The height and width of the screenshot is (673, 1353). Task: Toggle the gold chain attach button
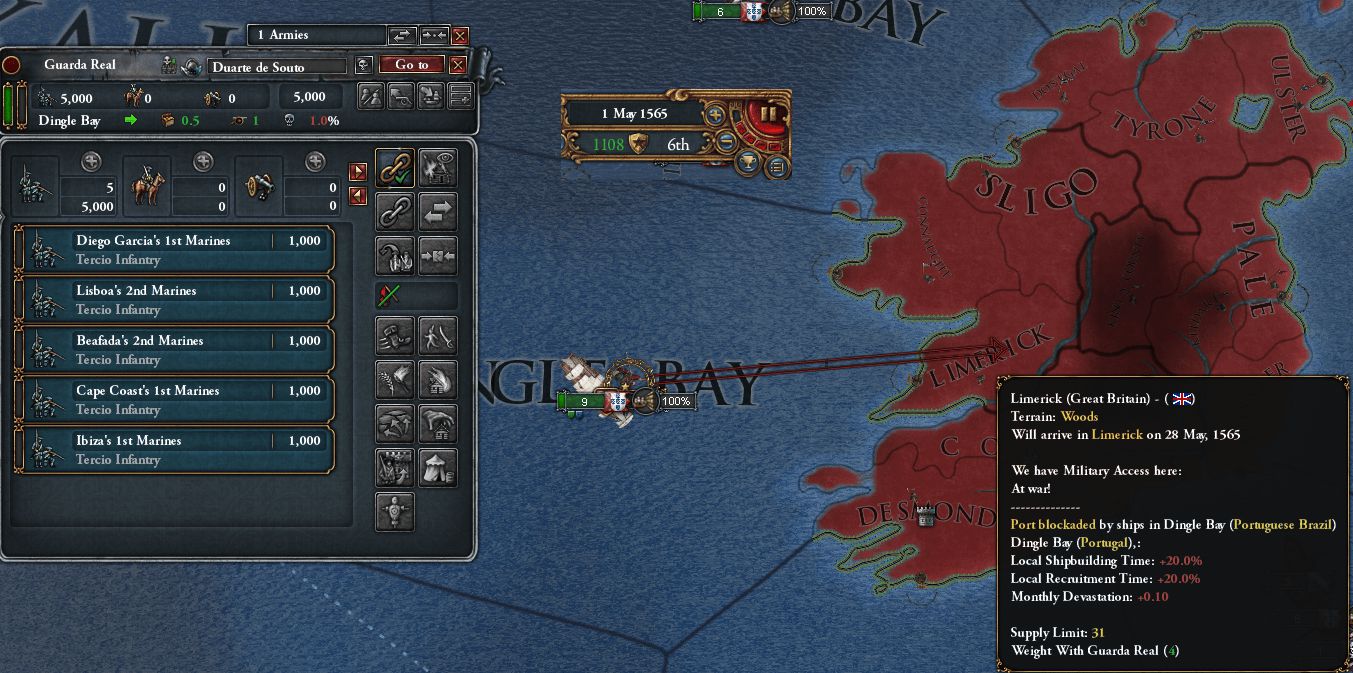coord(396,169)
